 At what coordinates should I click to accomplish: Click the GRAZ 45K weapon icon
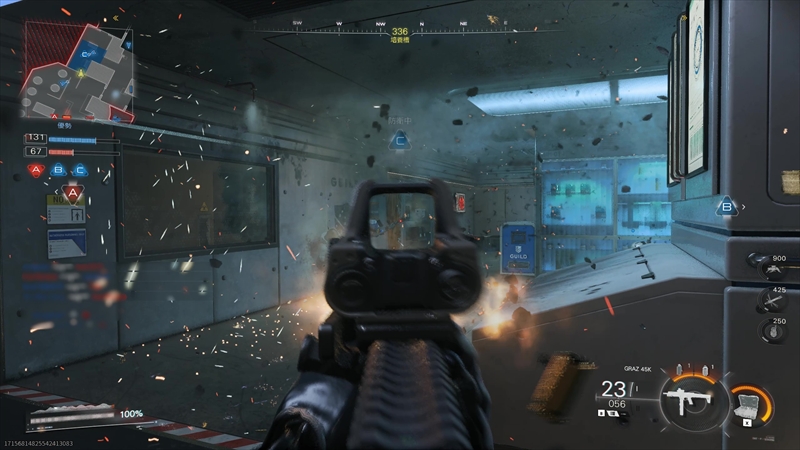687,402
